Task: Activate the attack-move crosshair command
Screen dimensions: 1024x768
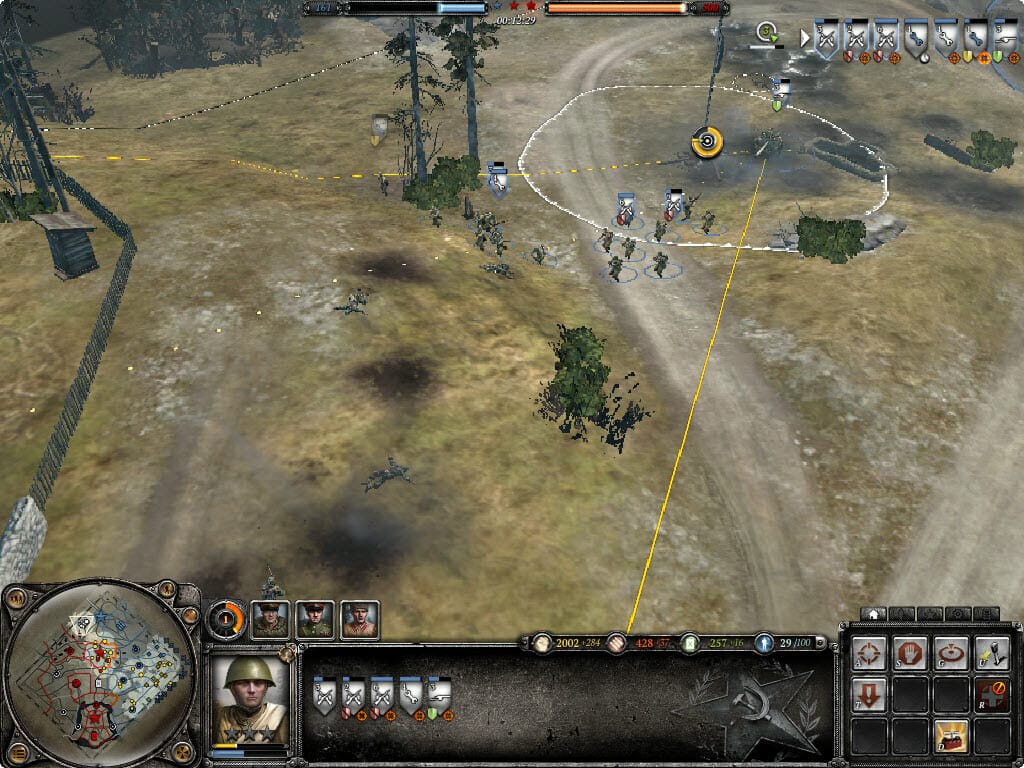Action: (869, 653)
